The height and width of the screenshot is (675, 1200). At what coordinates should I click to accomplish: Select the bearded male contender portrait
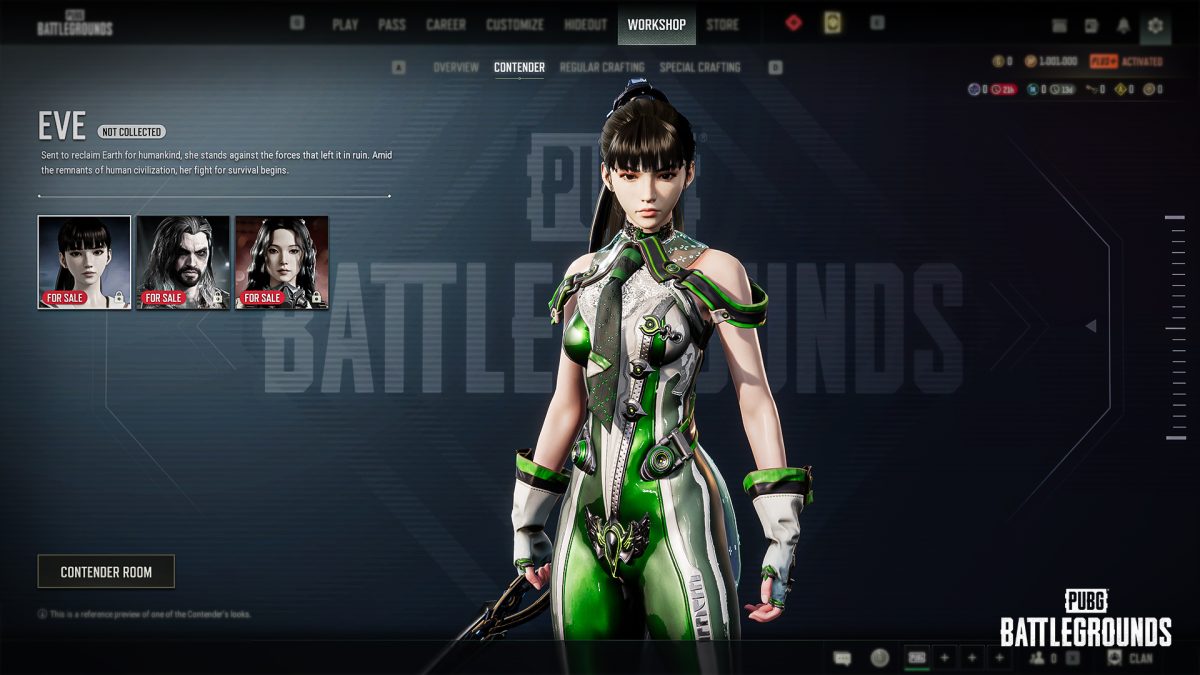tap(183, 262)
